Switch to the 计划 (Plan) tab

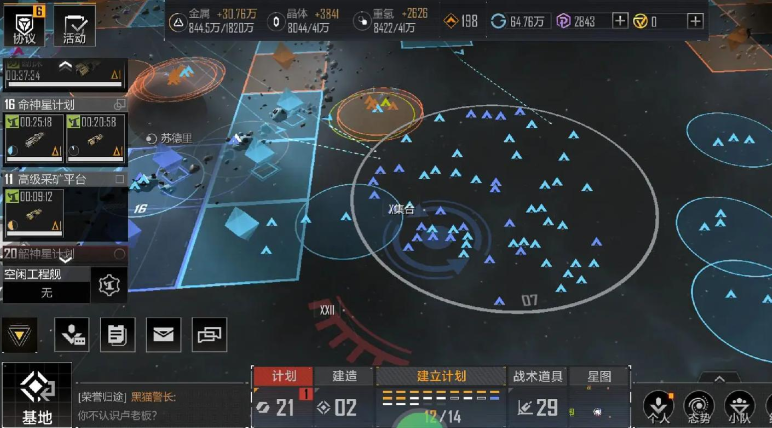[283, 376]
